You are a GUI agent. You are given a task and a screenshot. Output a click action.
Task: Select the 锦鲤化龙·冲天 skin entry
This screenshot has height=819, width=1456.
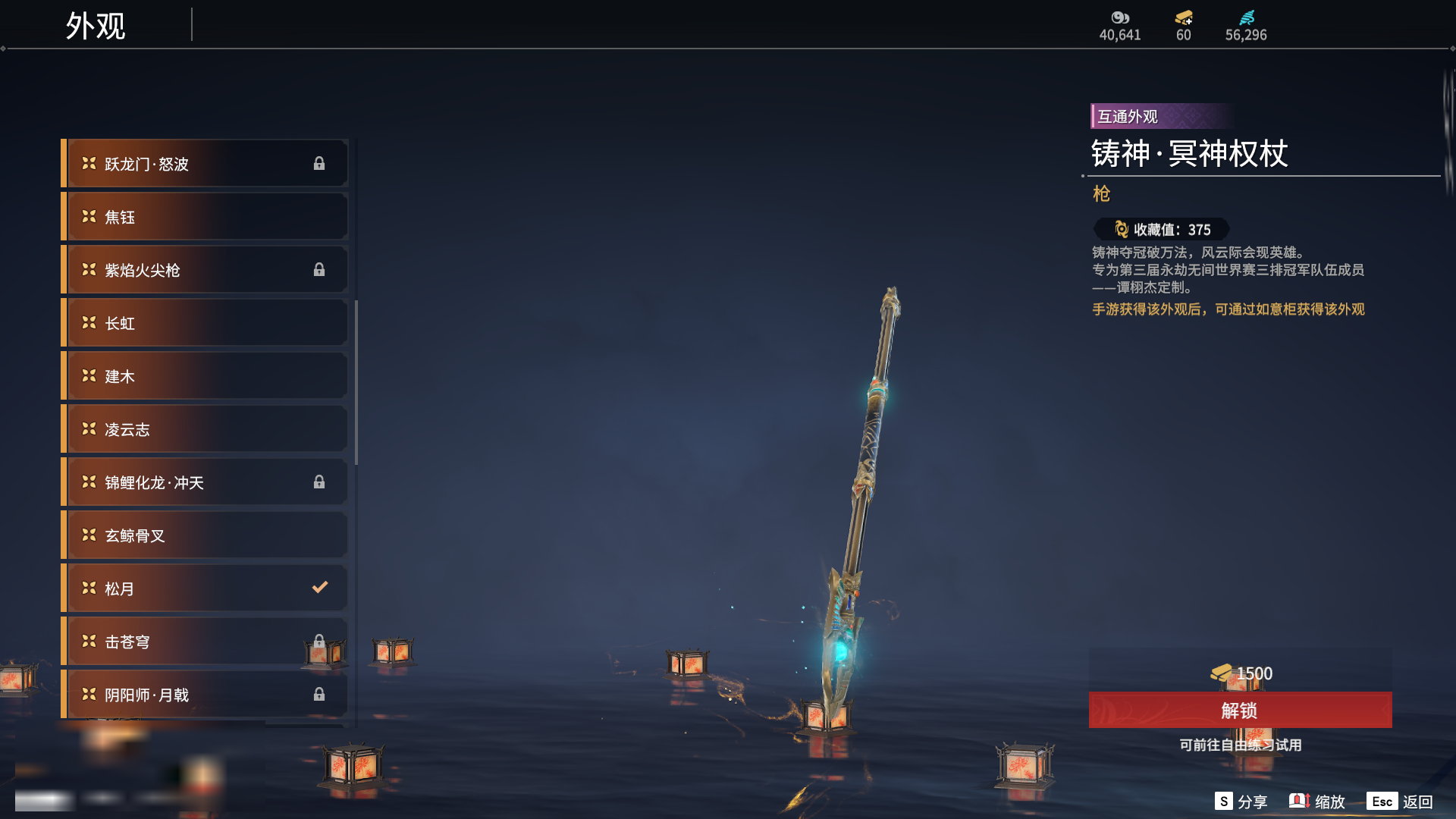coord(205,482)
